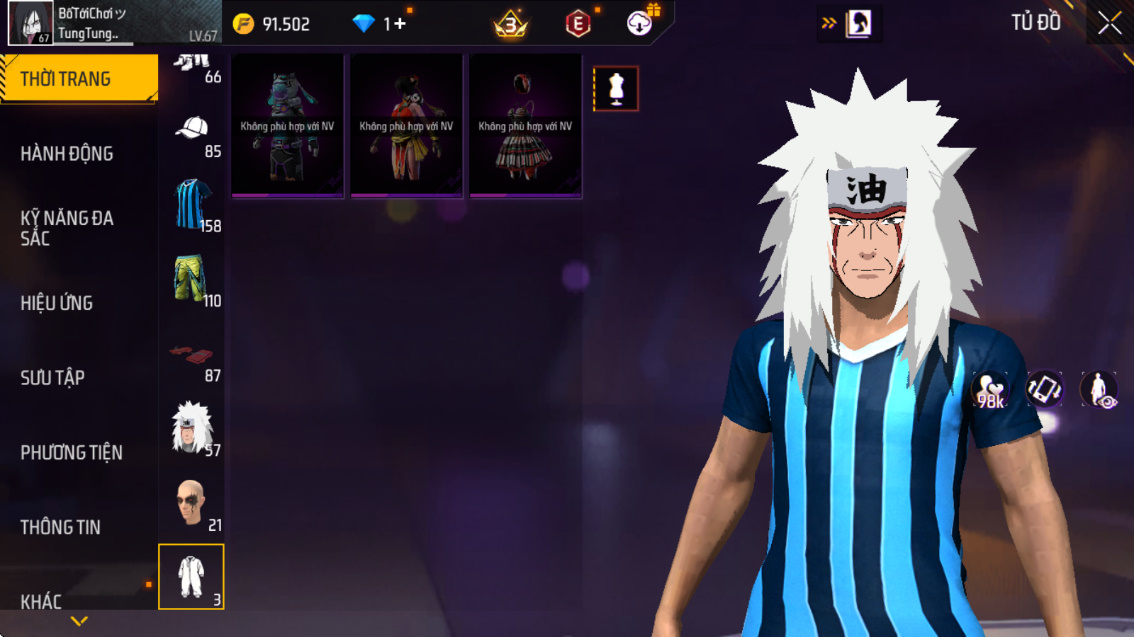This screenshot has width=1134, height=637.
Task: Open the Hiệu Ứng category
Action: (57, 303)
